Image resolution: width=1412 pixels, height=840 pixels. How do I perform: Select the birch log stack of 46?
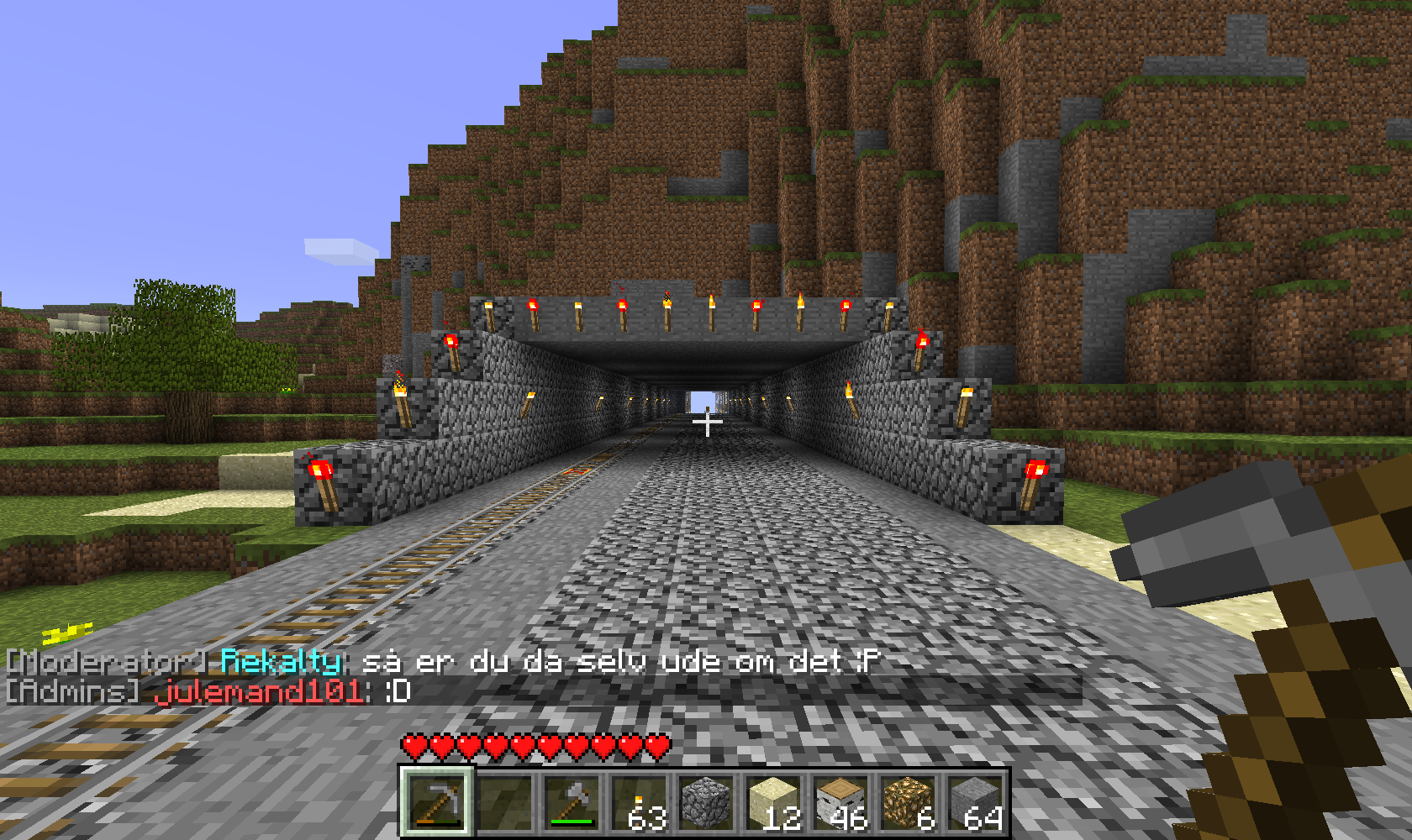coord(840,802)
